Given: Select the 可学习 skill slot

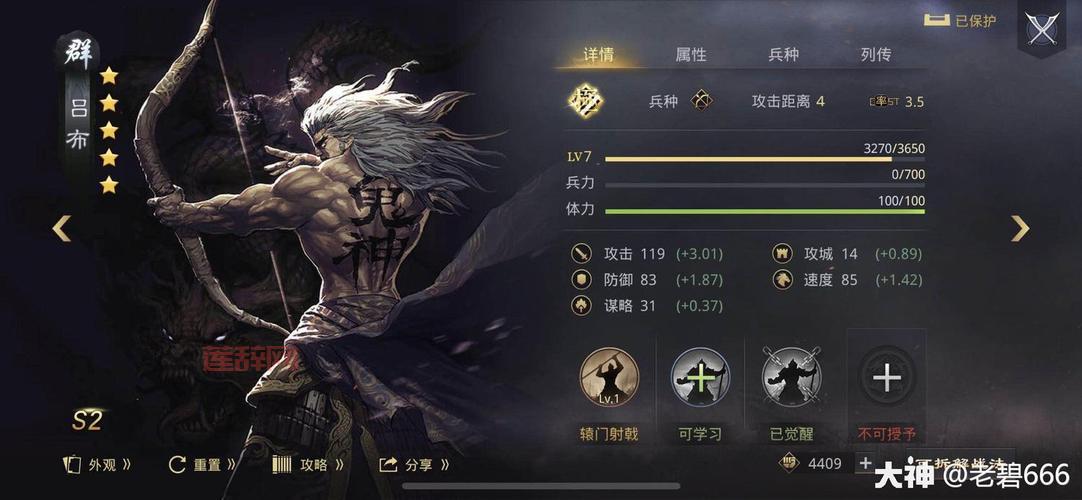Looking at the screenshot, I should point(700,378).
